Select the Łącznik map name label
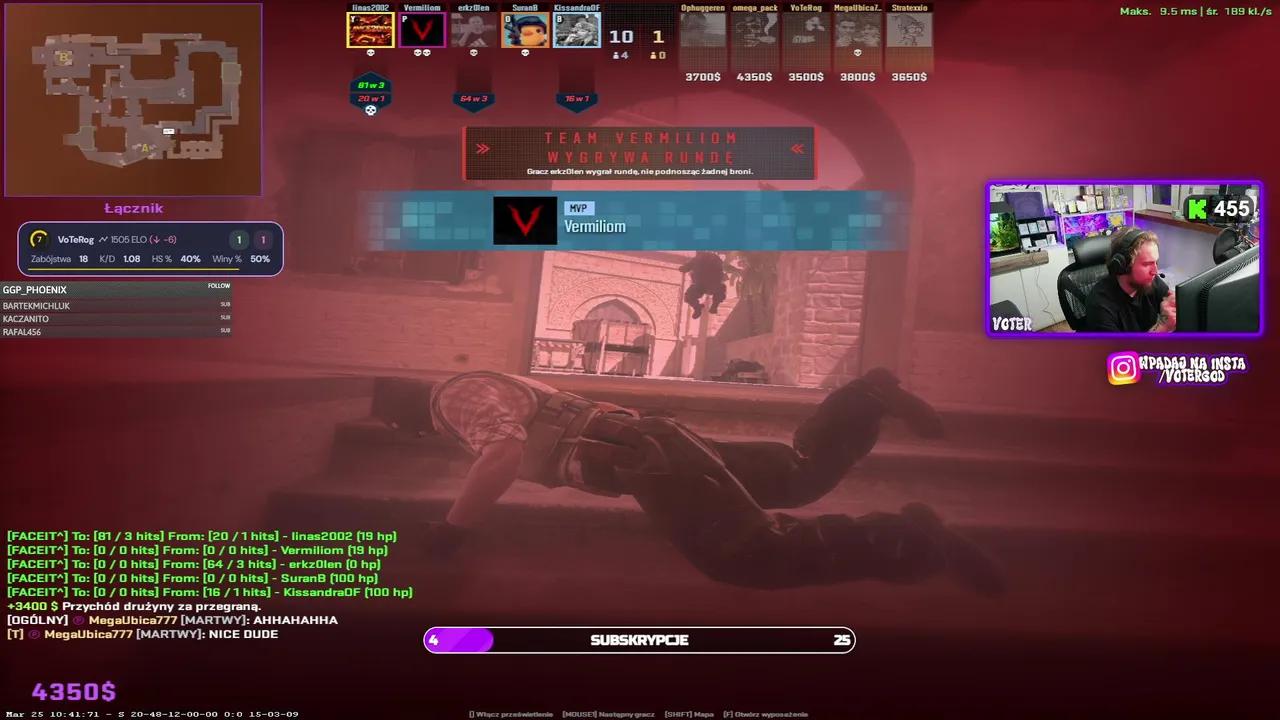Screen dimensions: 1280x720 point(135,208)
